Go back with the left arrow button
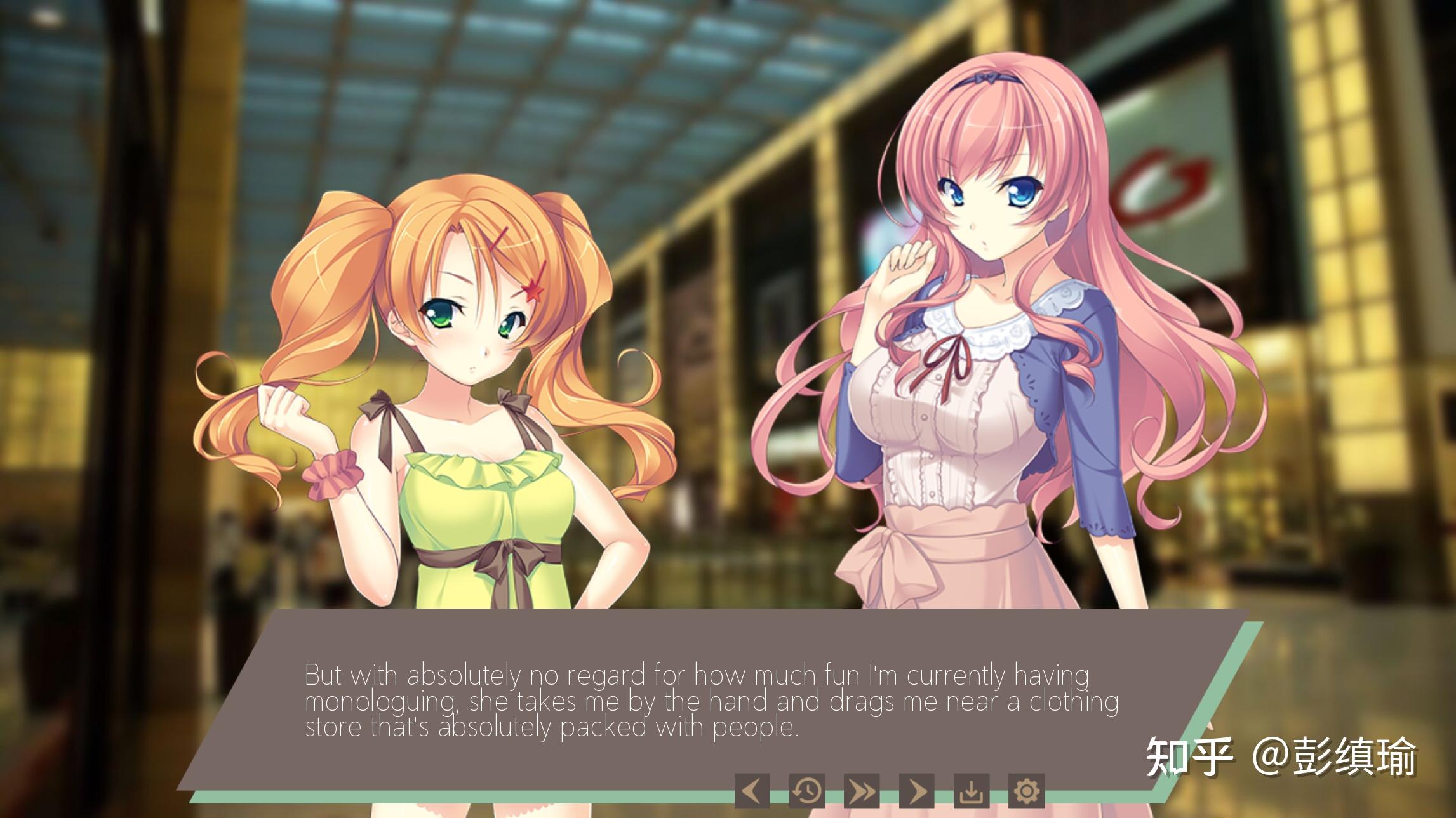This screenshot has height=818, width=1456. 752,791
